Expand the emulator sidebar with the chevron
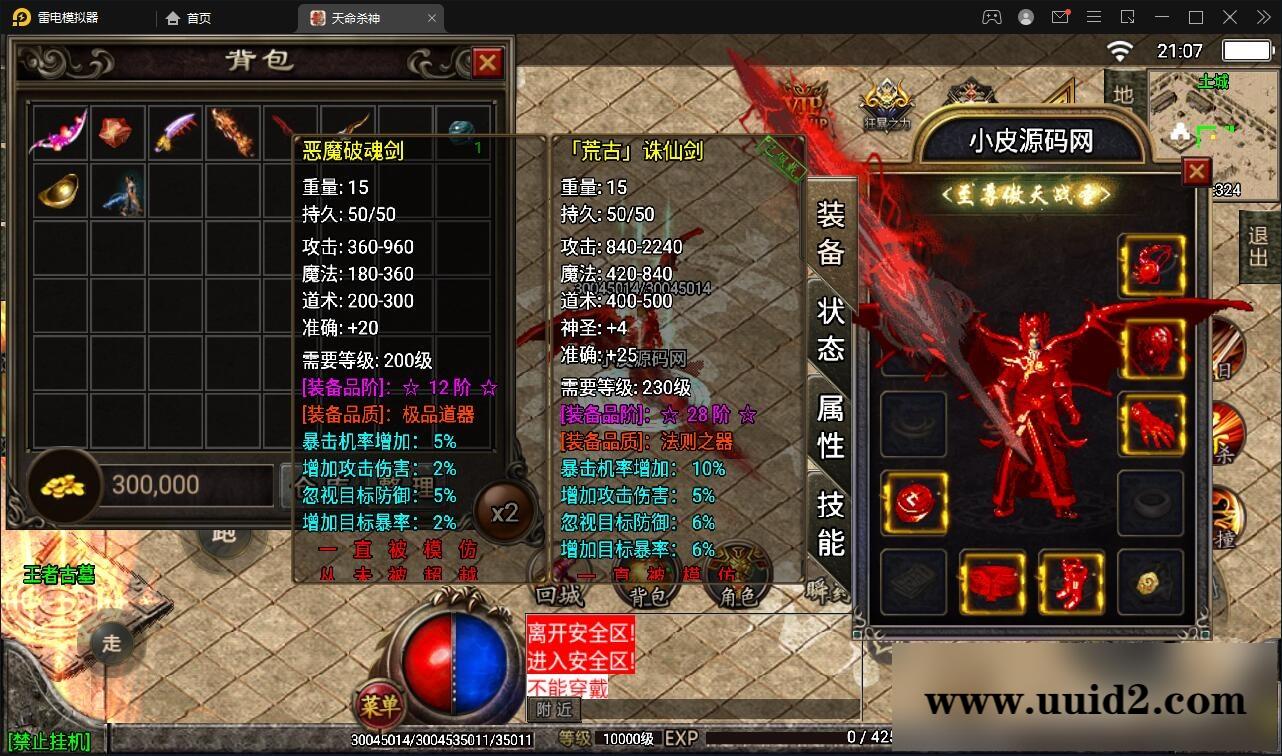Screen dimensions: 1282x756 pos(1263,17)
